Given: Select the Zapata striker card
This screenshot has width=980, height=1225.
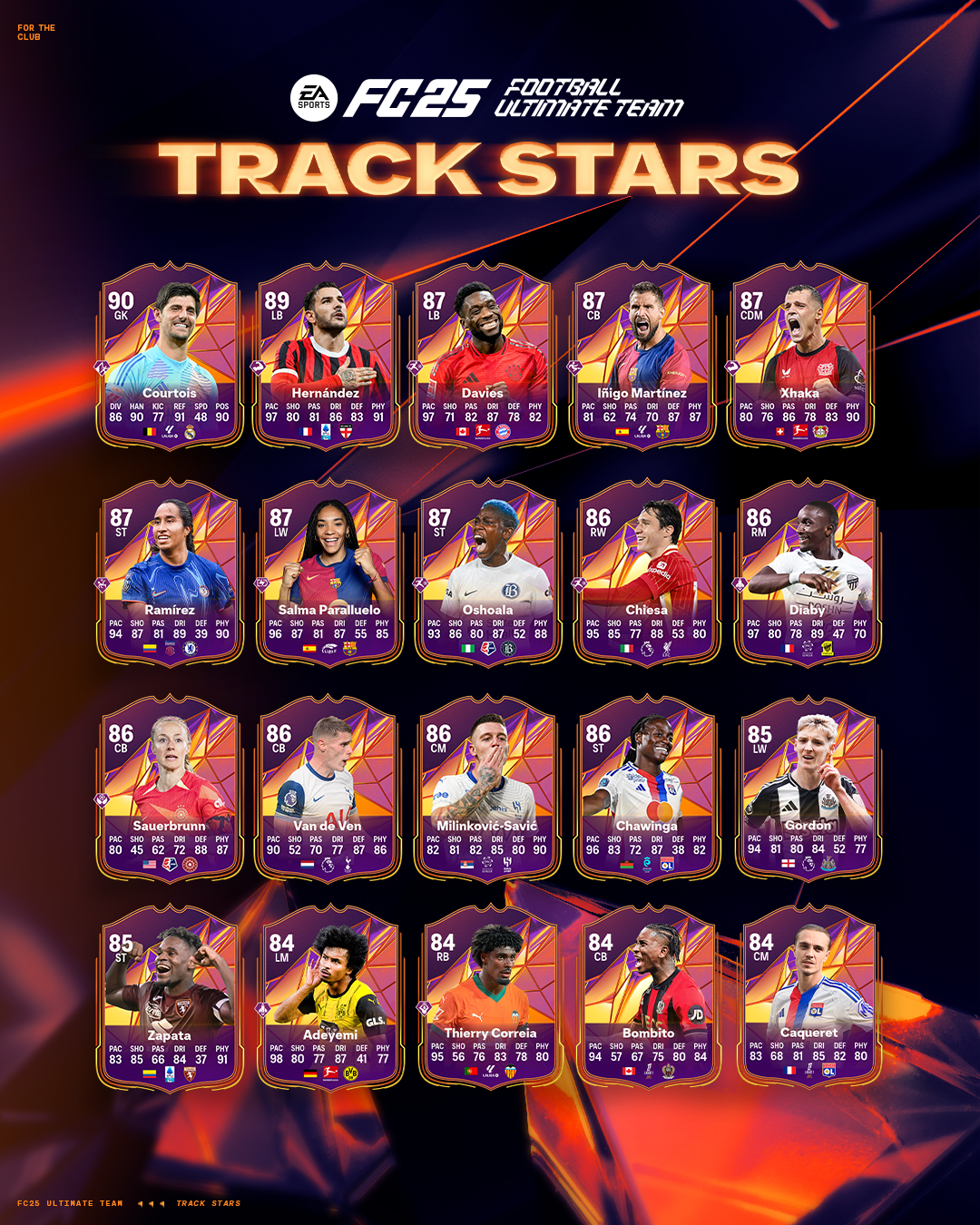Looking at the screenshot, I should 170,998.
